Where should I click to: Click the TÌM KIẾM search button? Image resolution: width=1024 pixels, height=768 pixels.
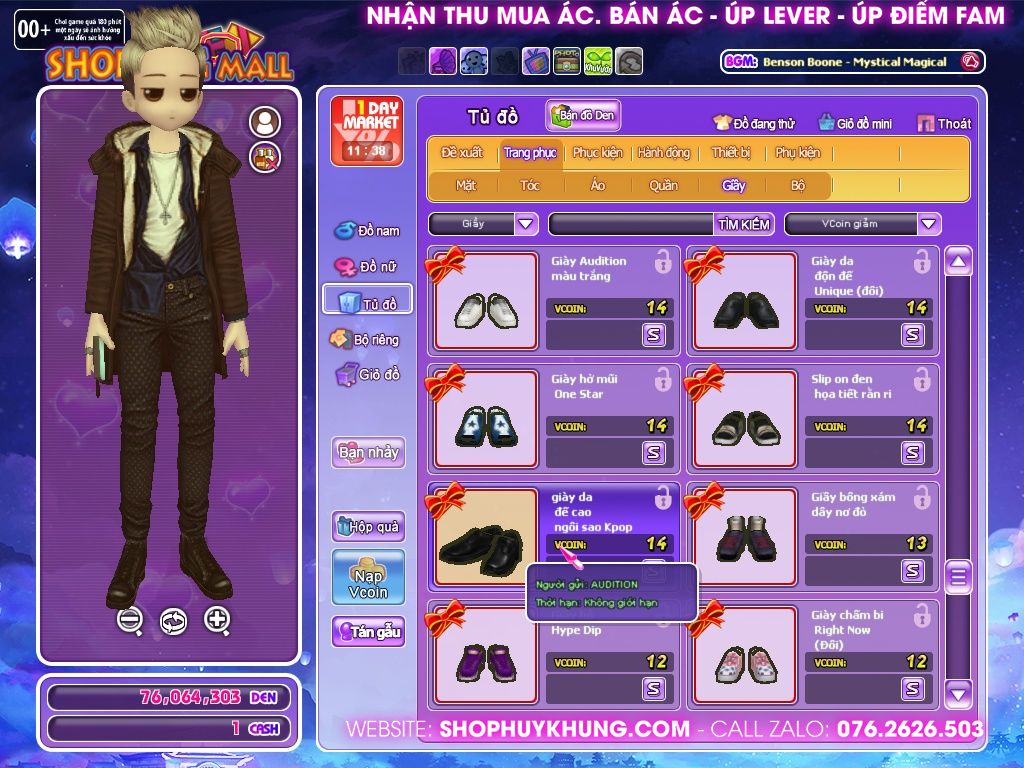tap(743, 224)
